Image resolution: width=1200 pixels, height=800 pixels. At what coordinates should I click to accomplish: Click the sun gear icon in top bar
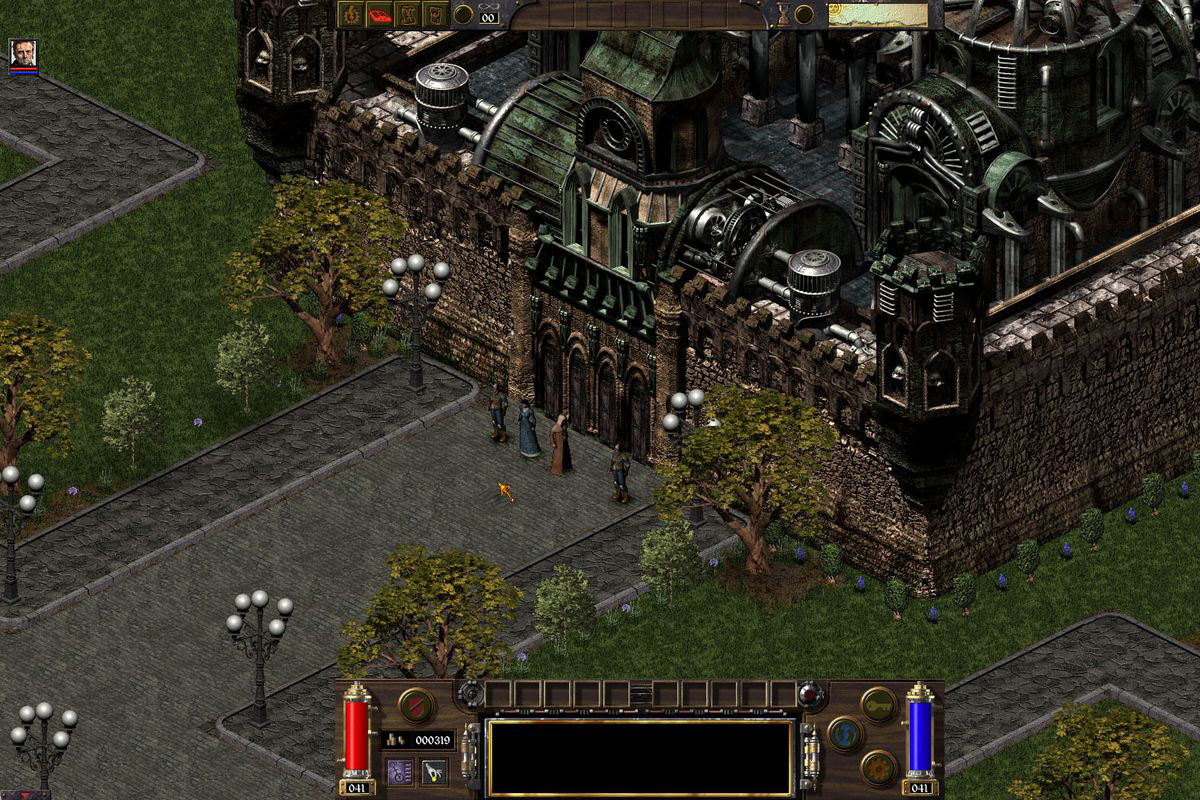point(353,14)
